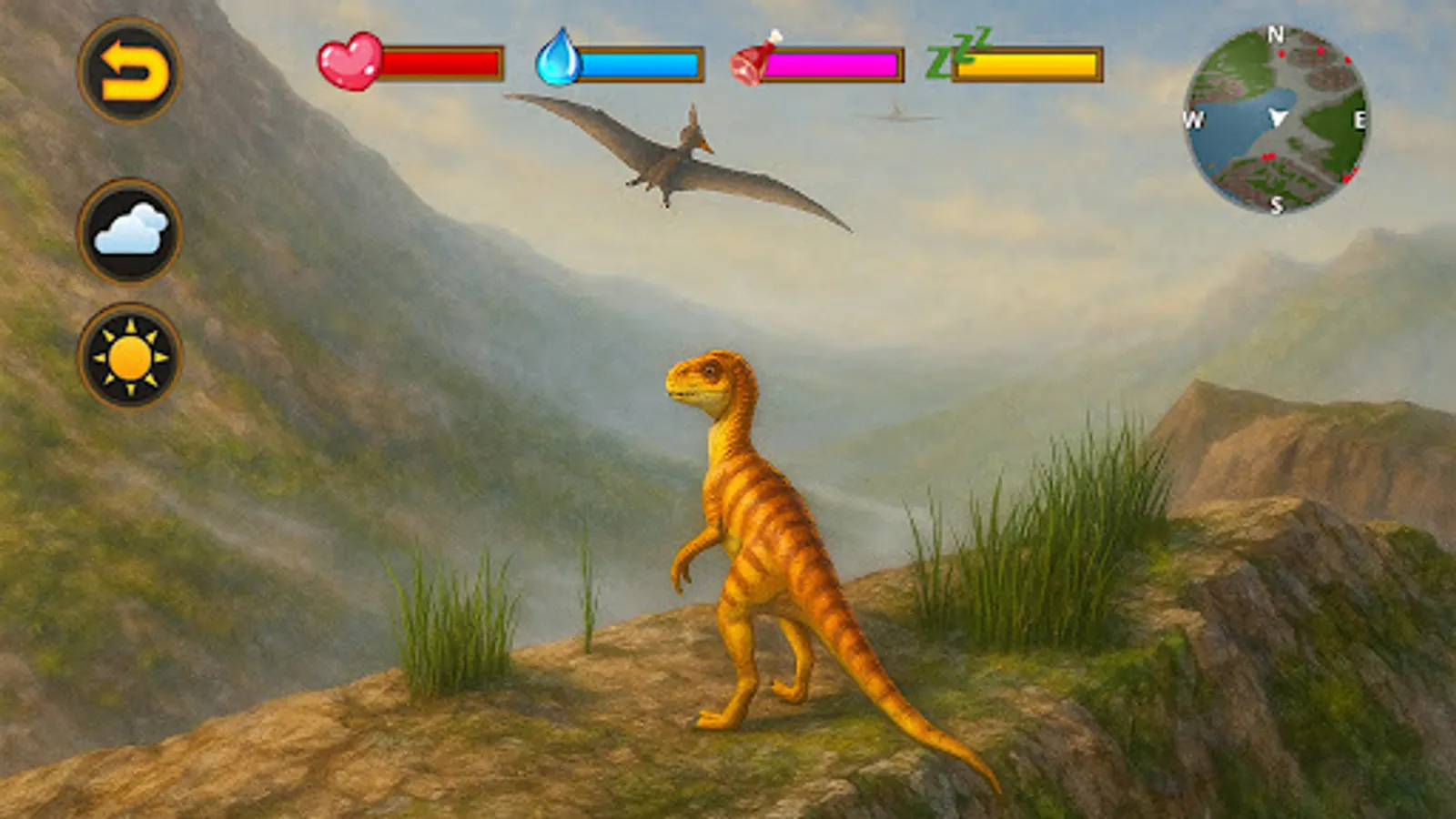Open the weather cloud button
The width and height of the screenshot is (1456, 819).
pos(132,227)
